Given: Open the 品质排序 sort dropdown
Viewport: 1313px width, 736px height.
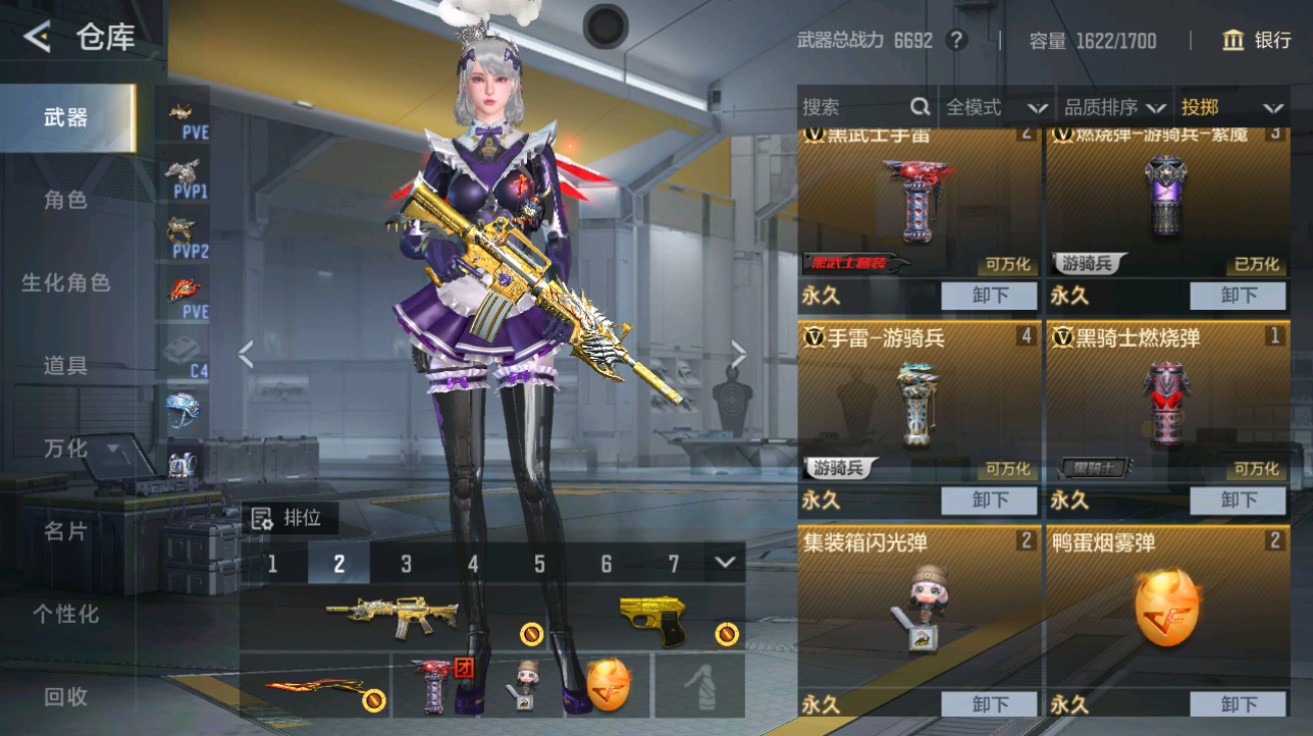Looking at the screenshot, I should pyautogui.click(x=1112, y=108).
